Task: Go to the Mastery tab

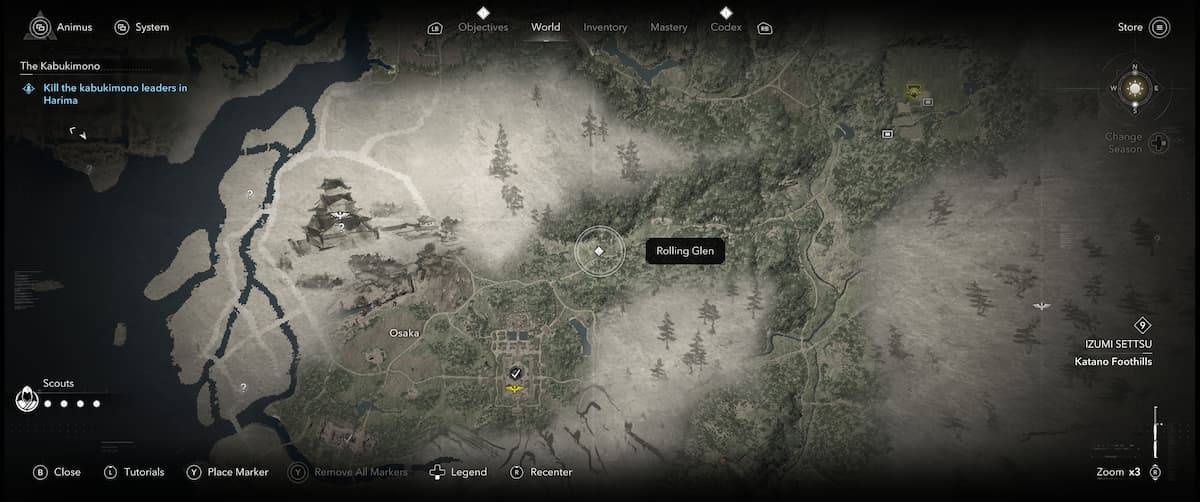Action: 668,27
